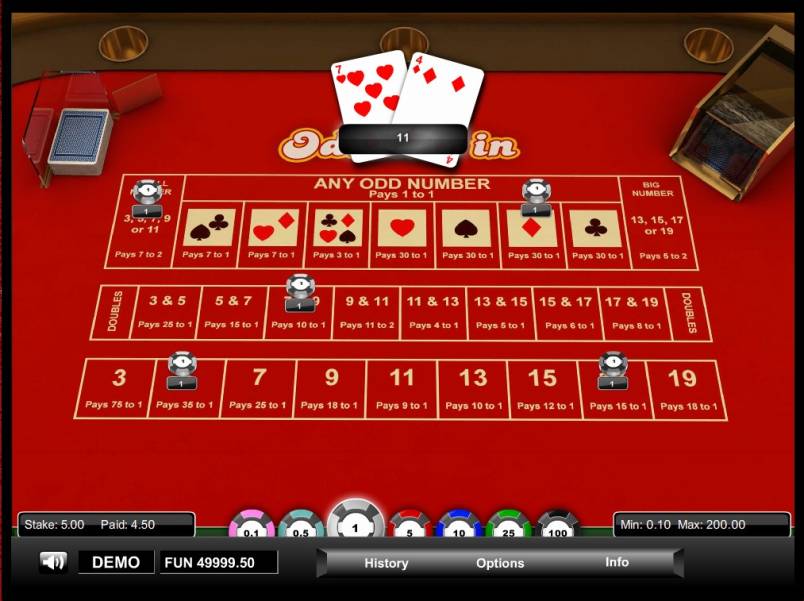This screenshot has width=804, height=601.
Task: Bet on the 11 & 13 pair
Action: (x=433, y=313)
